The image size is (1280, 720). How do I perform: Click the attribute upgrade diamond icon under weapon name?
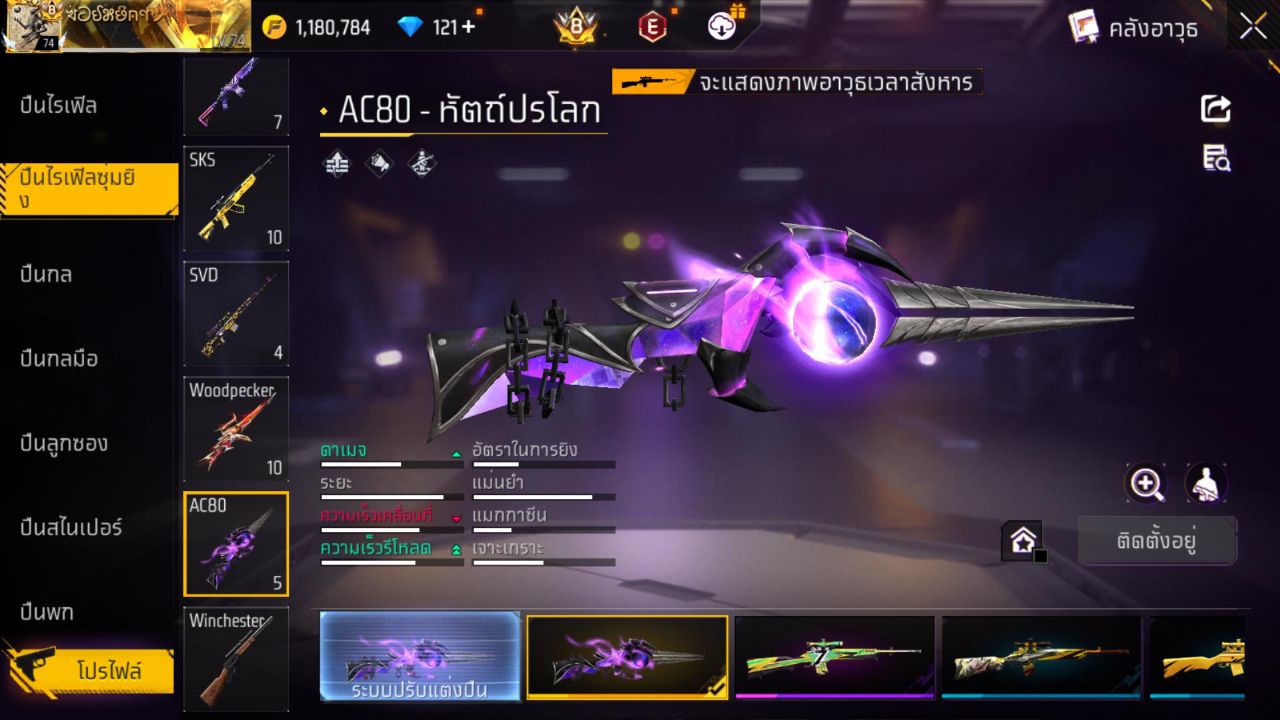(x=336, y=163)
